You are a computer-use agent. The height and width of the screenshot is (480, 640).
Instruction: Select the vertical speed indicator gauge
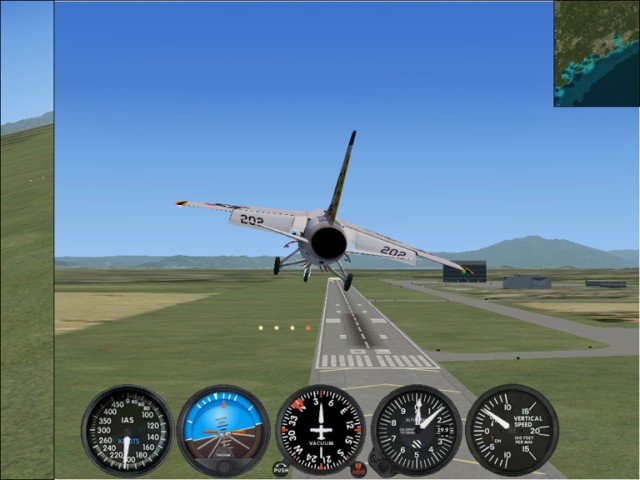[511, 430]
